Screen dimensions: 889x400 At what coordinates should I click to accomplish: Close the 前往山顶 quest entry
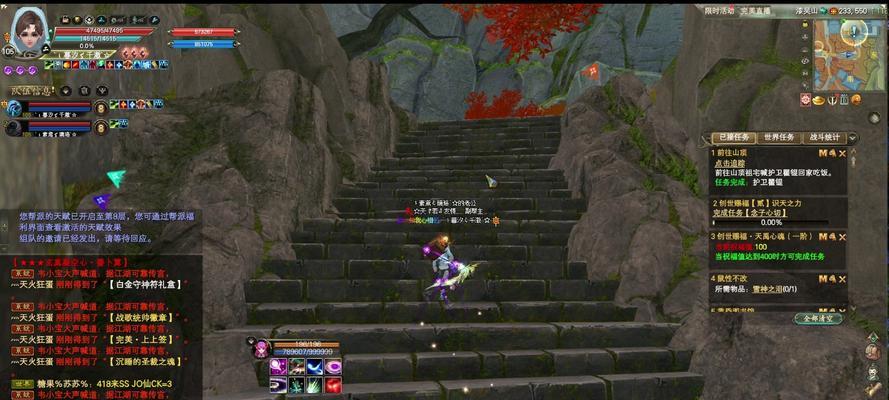[x=842, y=153]
